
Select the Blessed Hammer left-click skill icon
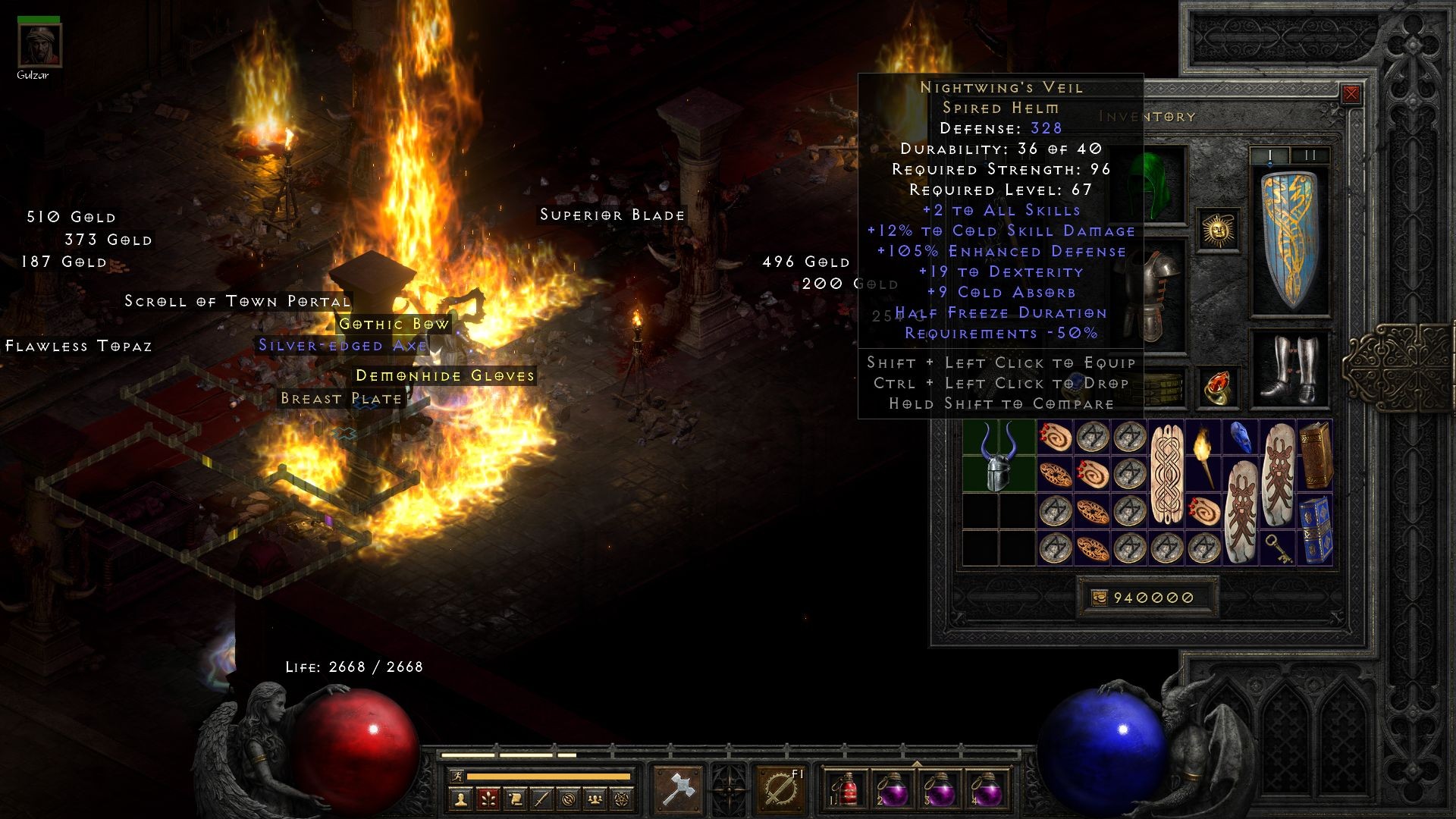click(x=678, y=789)
